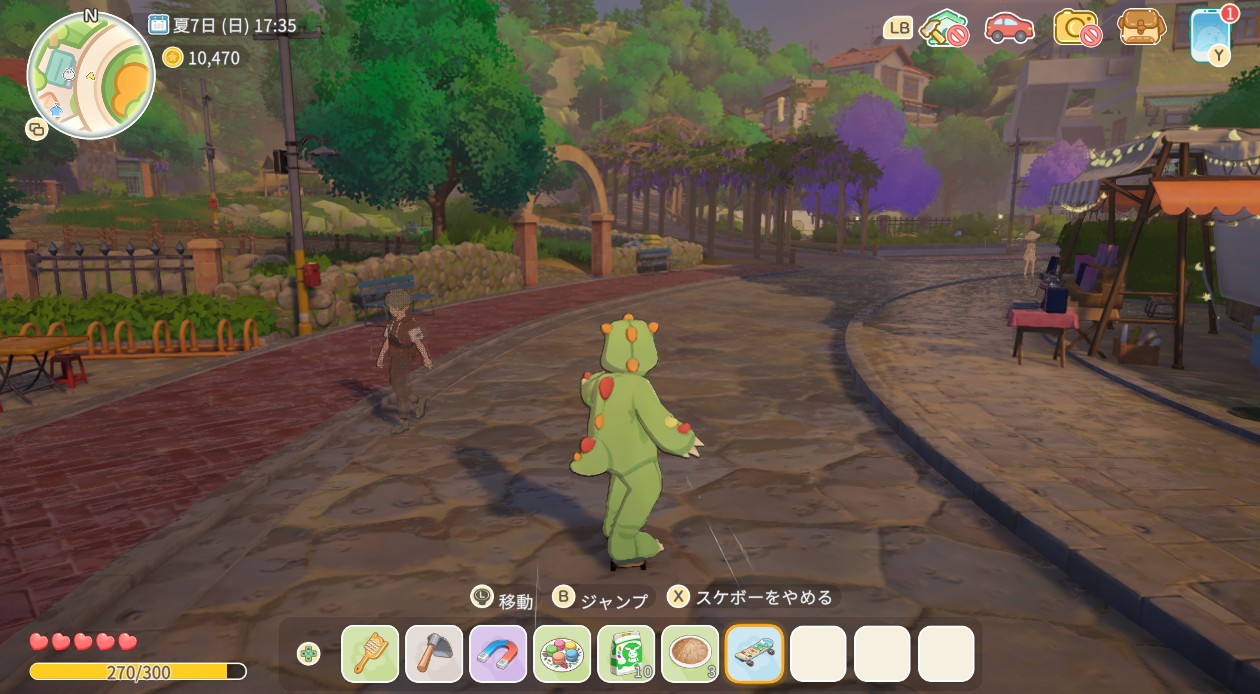1260x694 pixels.
Task: Open the yellow camera photo mode
Action: tap(1076, 28)
